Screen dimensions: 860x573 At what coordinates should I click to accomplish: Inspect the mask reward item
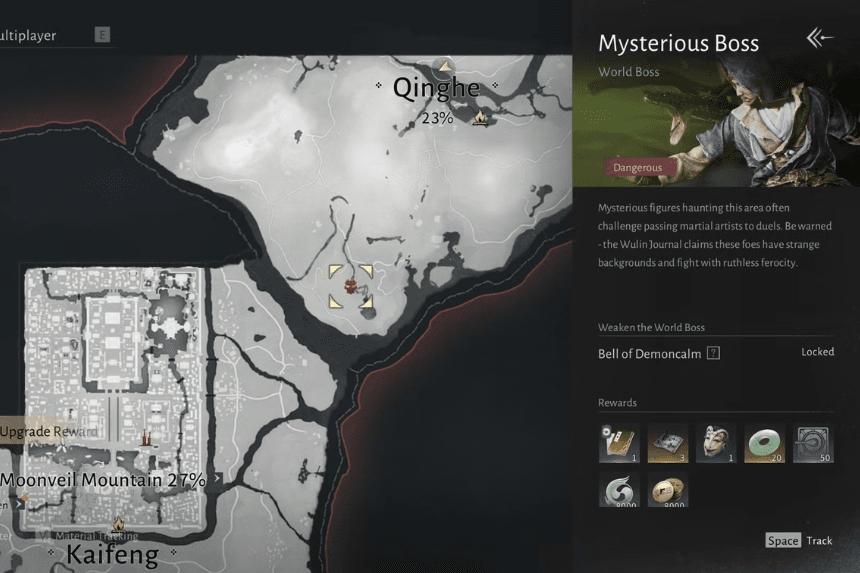click(715, 442)
